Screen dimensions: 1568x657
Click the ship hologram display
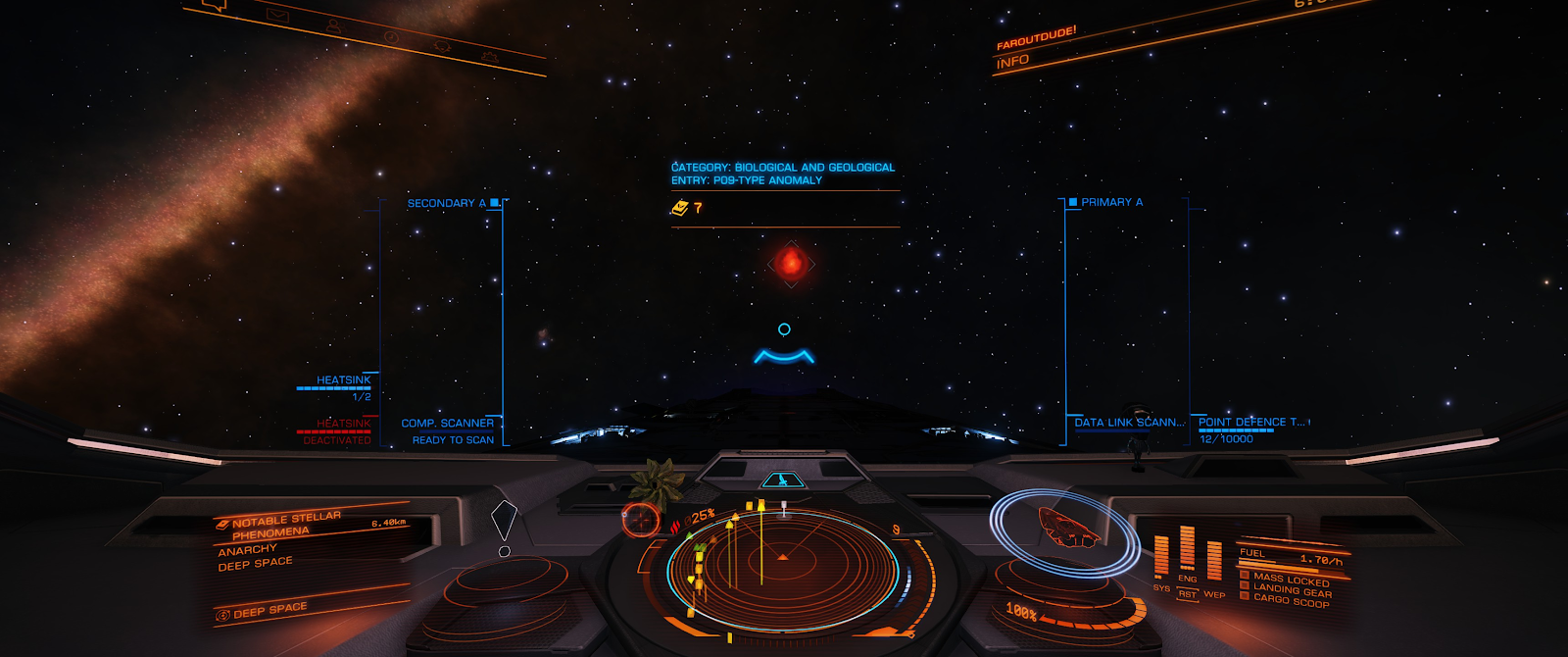point(1068,530)
